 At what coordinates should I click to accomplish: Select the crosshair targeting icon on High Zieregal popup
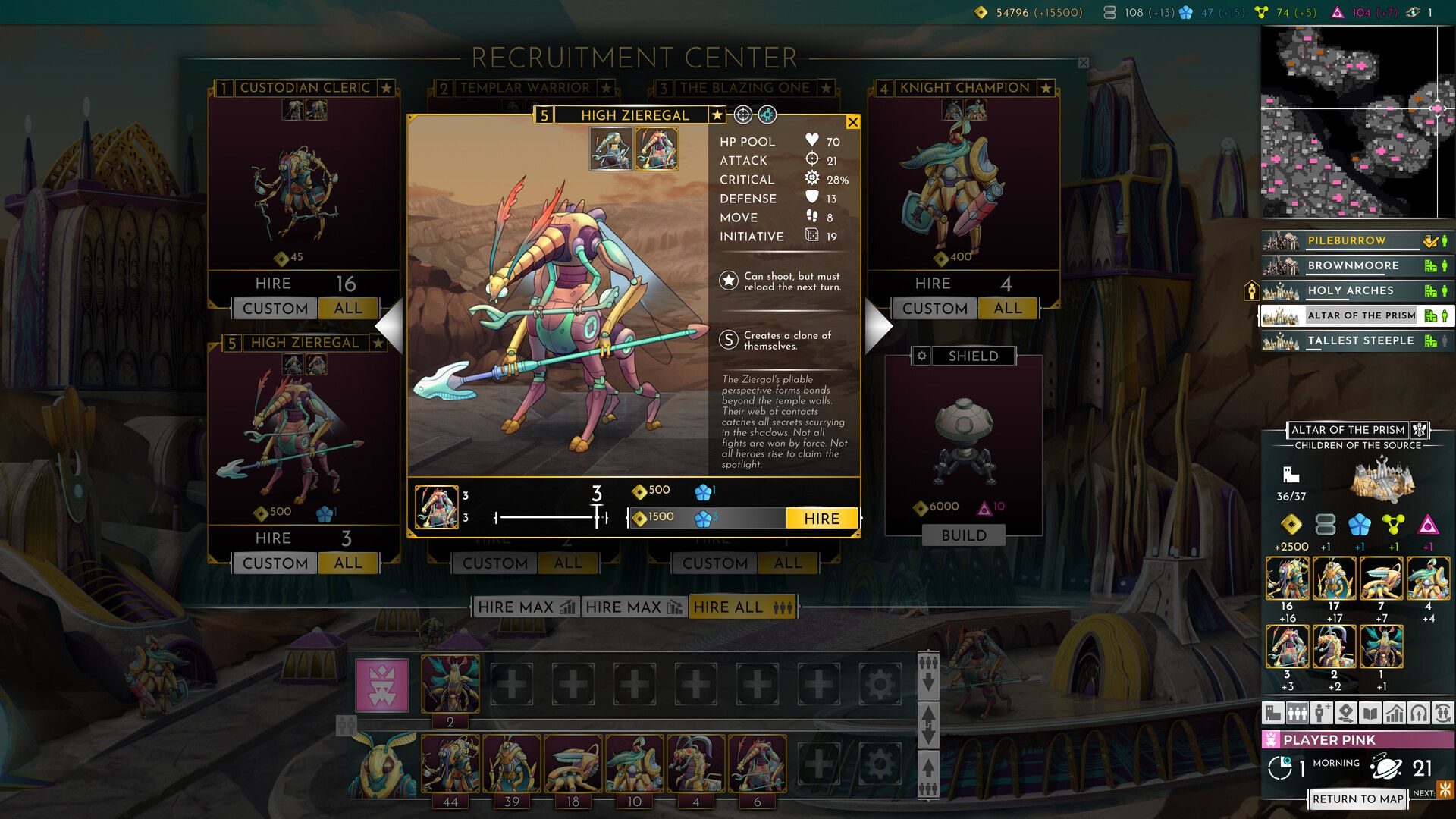[x=742, y=114]
